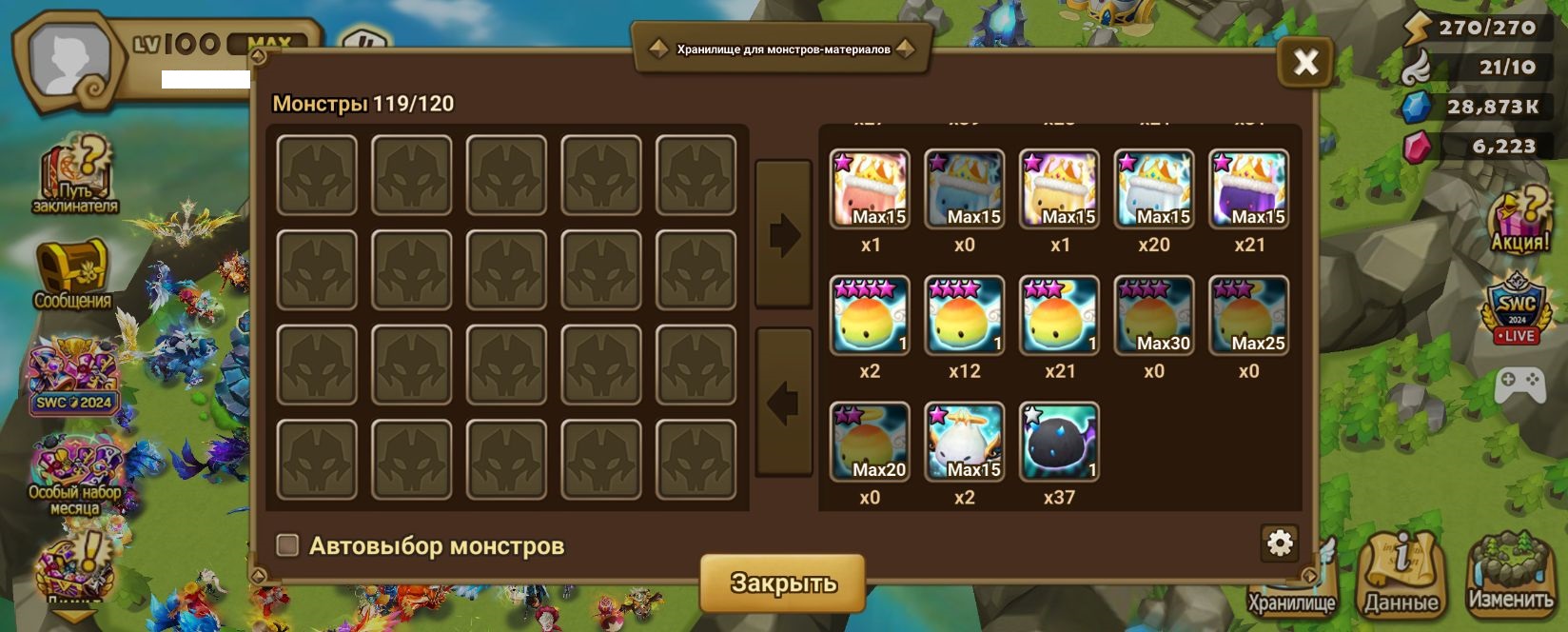Image resolution: width=1568 pixels, height=632 pixels.
Task: Click the Закрыть button
Action: click(782, 583)
